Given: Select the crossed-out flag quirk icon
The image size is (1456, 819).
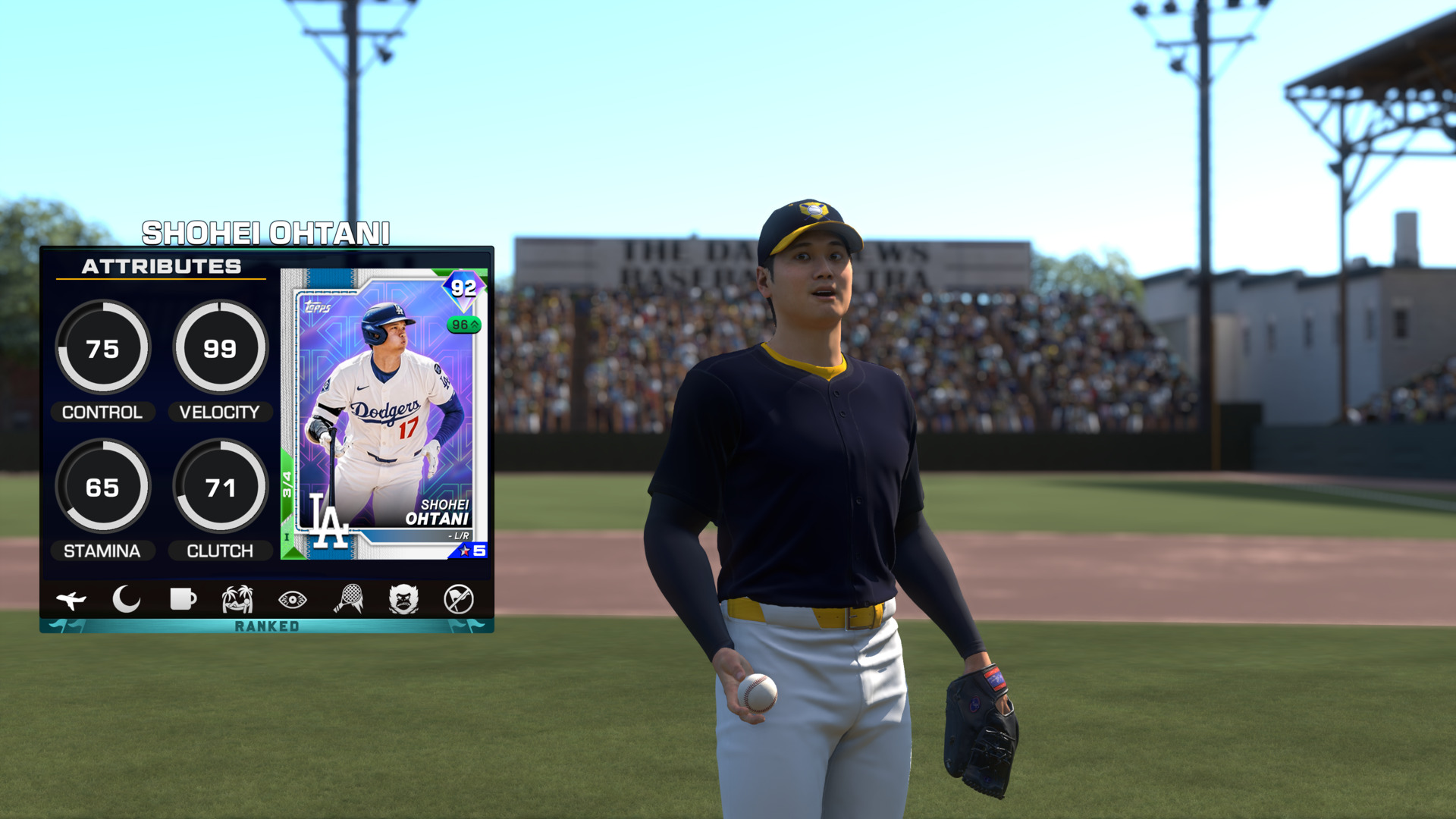Looking at the screenshot, I should coord(459,599).
